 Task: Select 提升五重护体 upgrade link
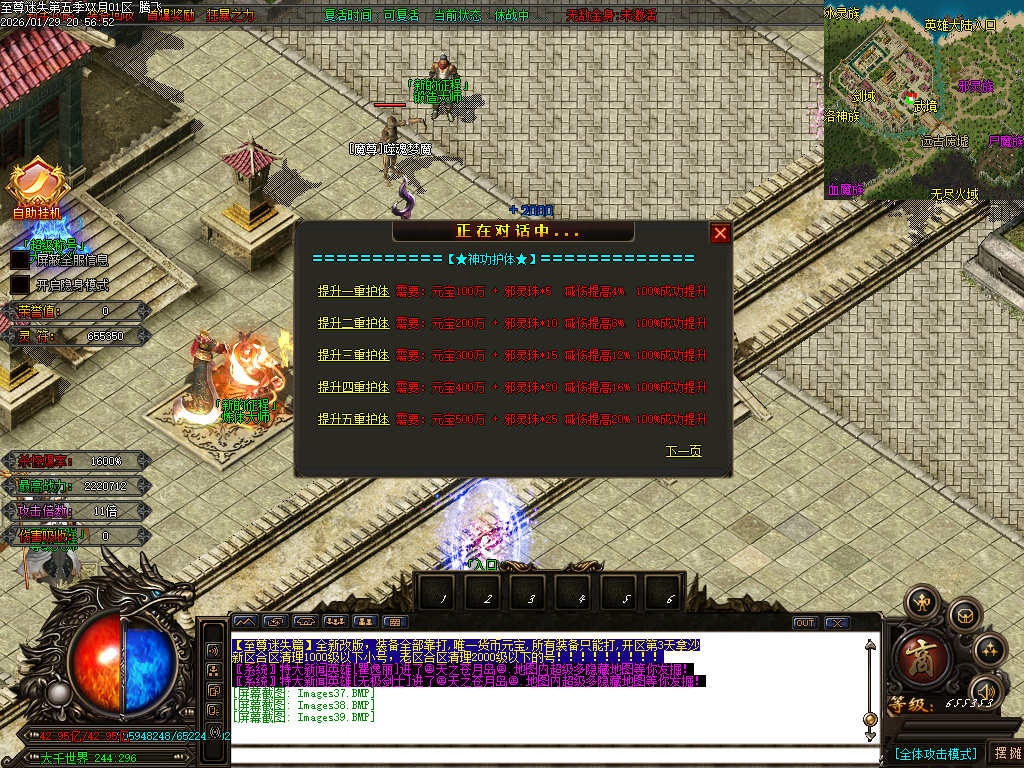[x=353, y=419]
